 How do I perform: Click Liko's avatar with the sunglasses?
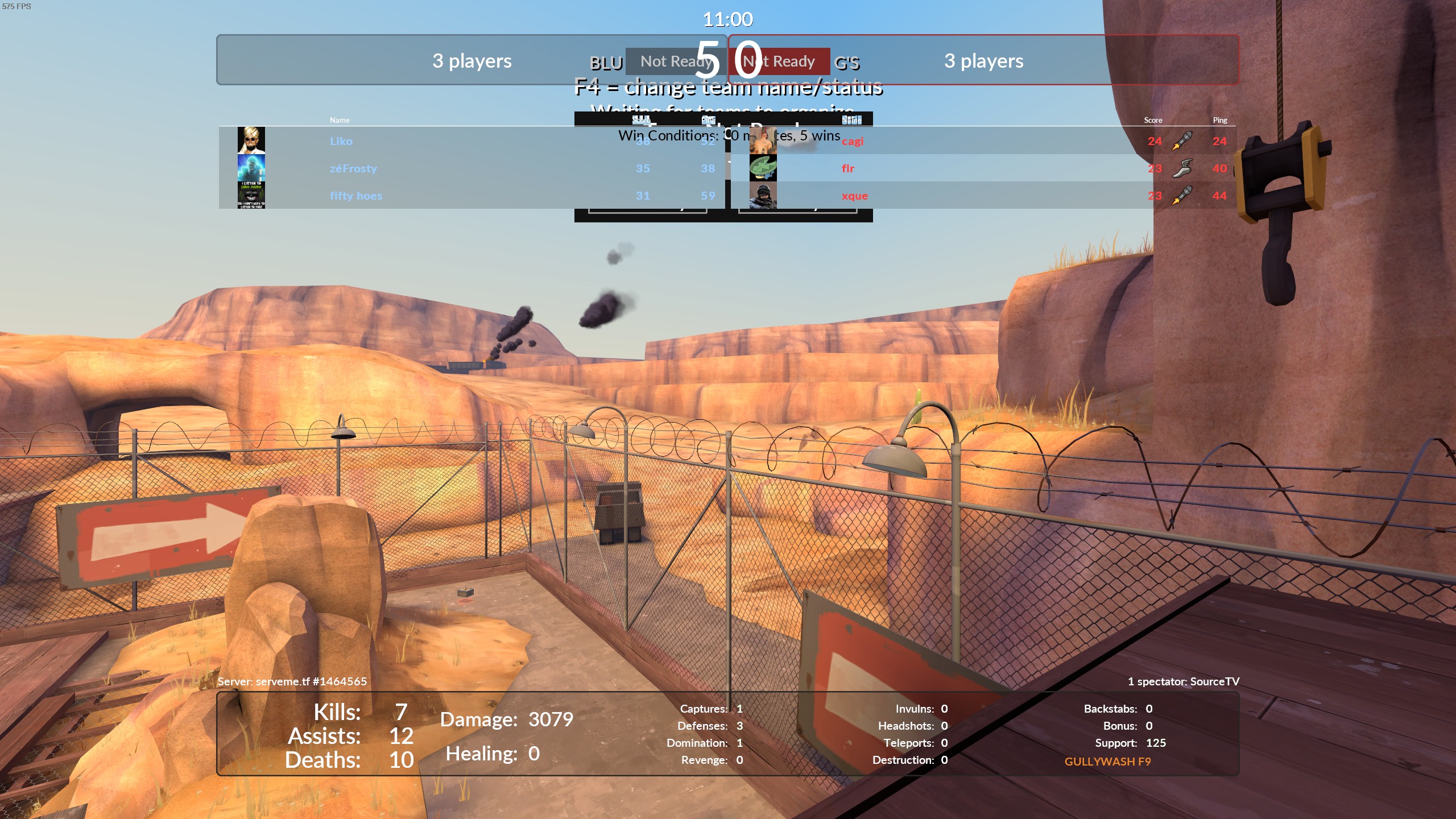point(251,140)
